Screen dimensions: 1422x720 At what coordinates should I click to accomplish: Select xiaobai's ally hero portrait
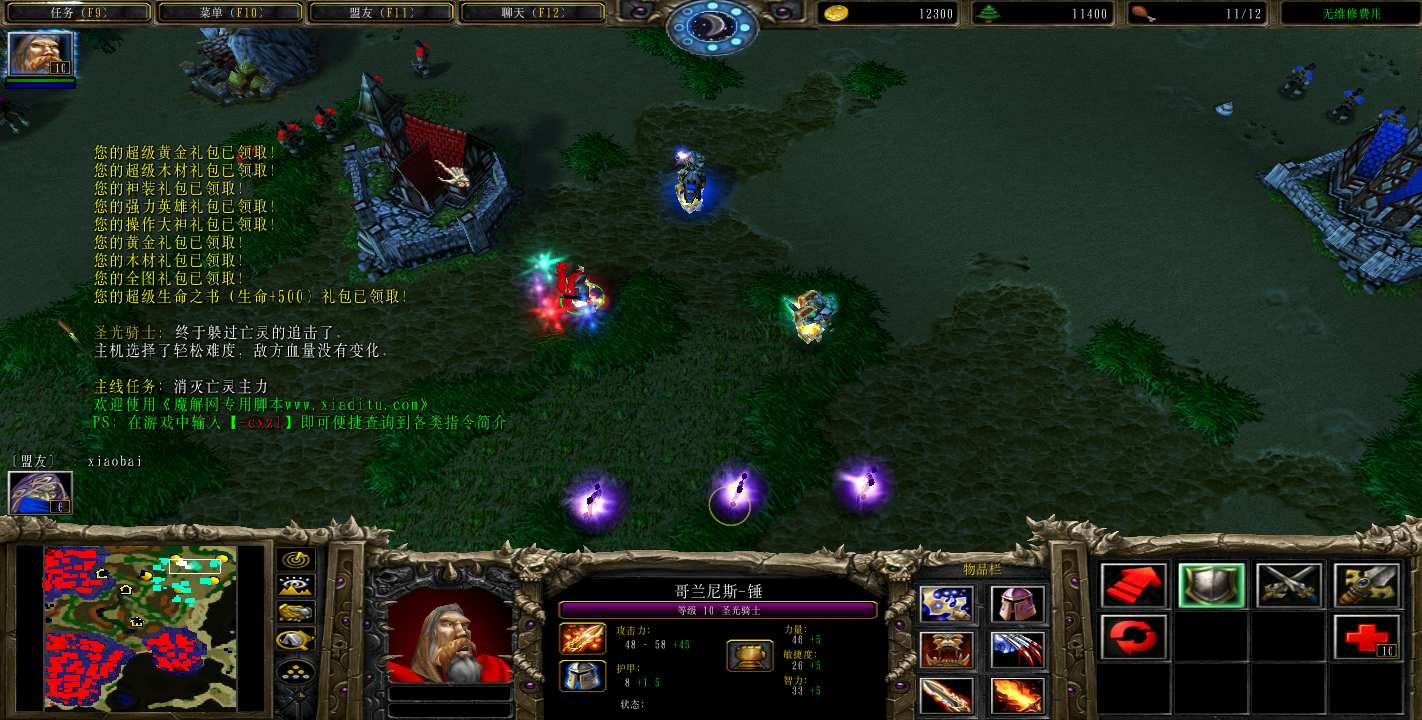point(40,493)
